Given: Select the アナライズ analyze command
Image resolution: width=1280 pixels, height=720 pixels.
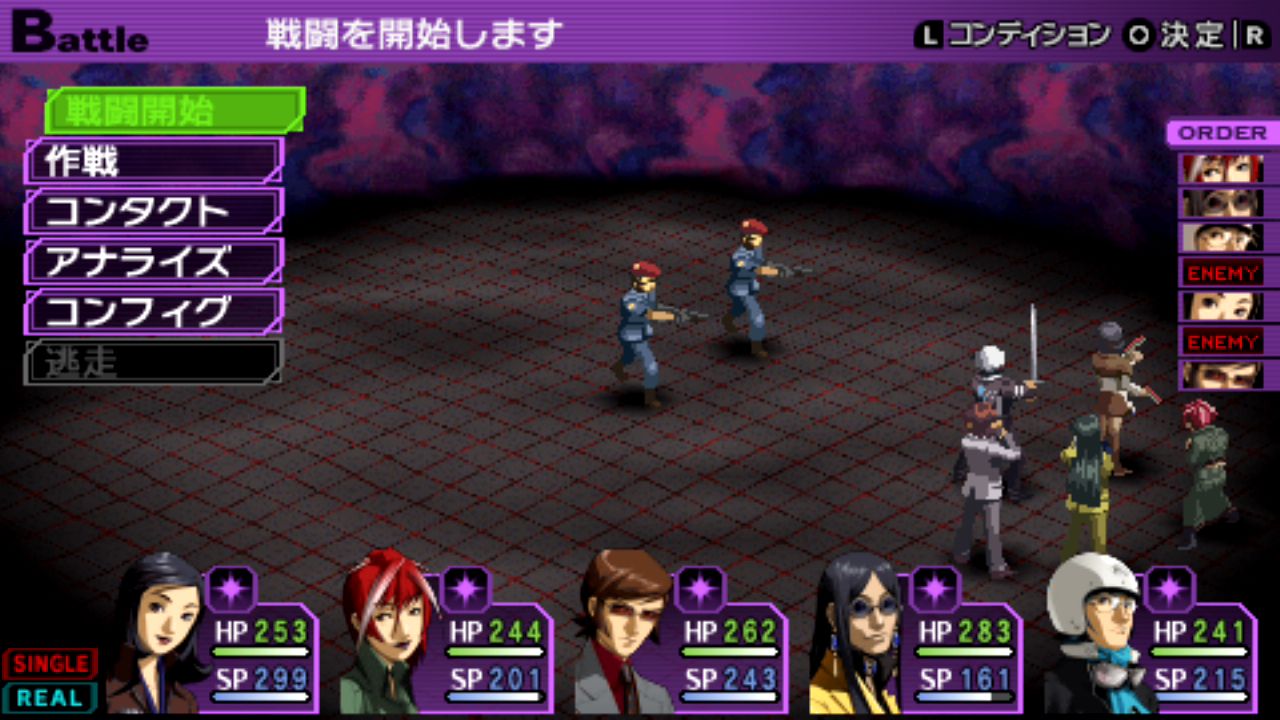Looking at the screenshot, I should (154, 261).
